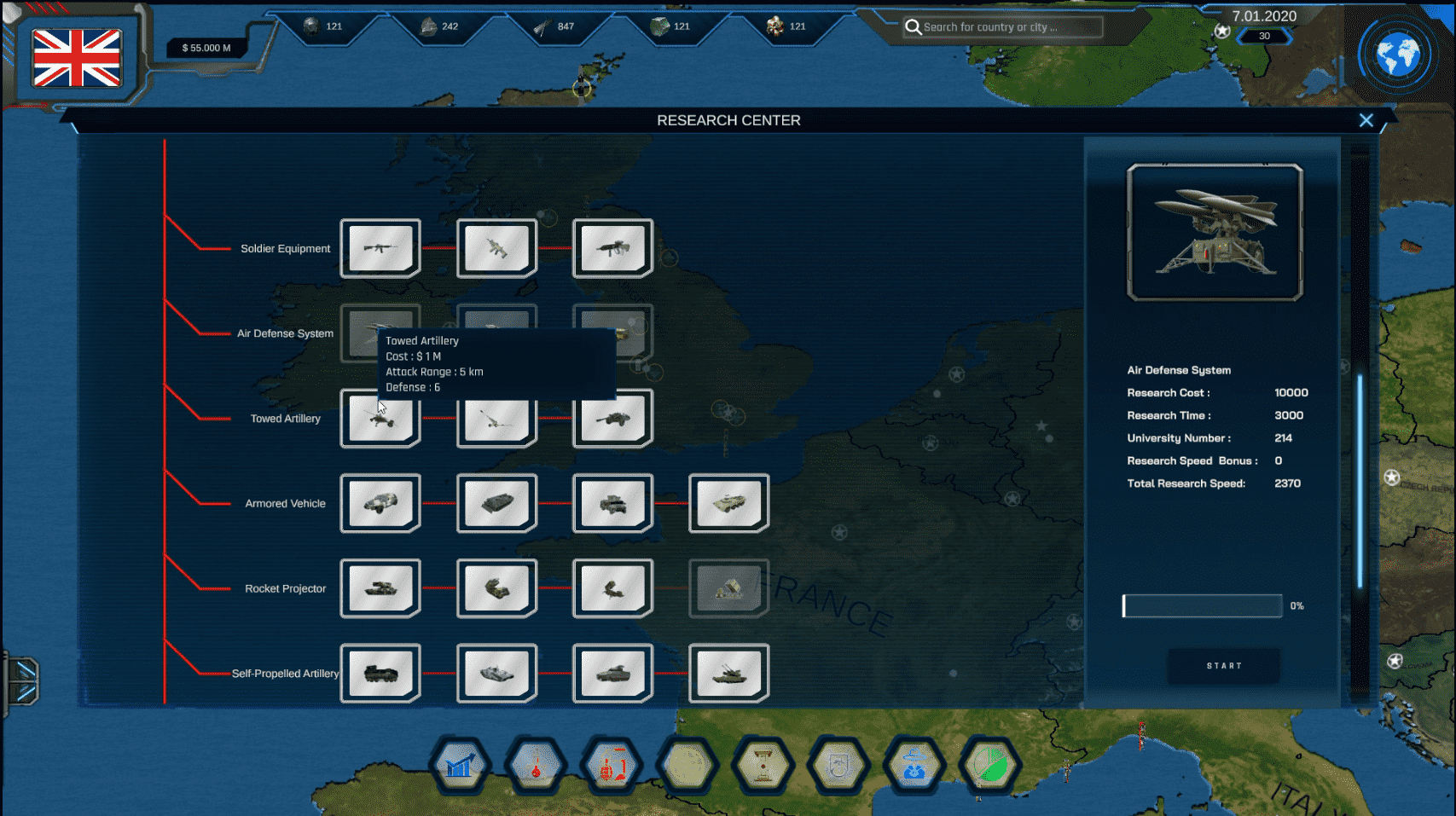This screenshot has height=816, width=1456.
Task: Click the country search field
Action: point(1002,27)
